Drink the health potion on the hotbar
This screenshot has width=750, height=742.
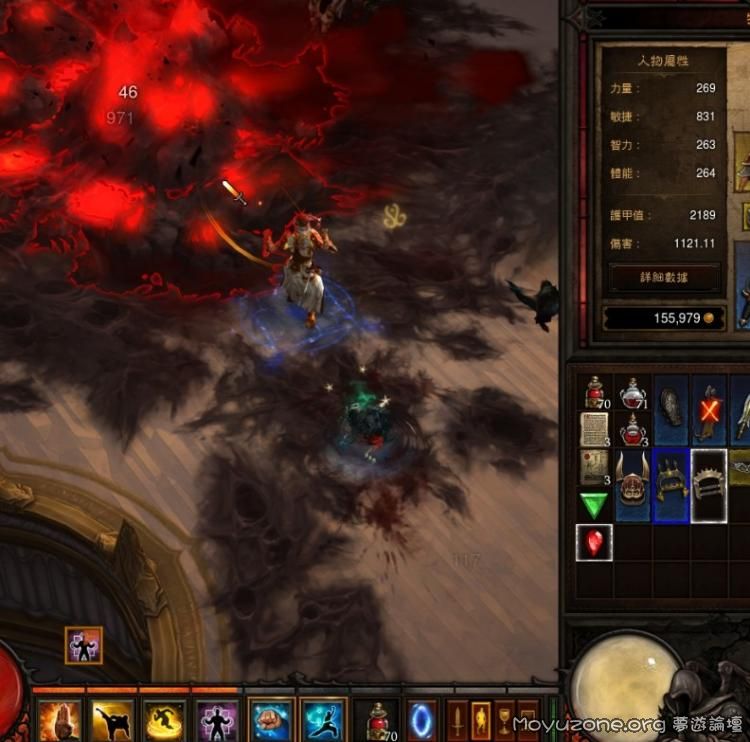(376, 720)
